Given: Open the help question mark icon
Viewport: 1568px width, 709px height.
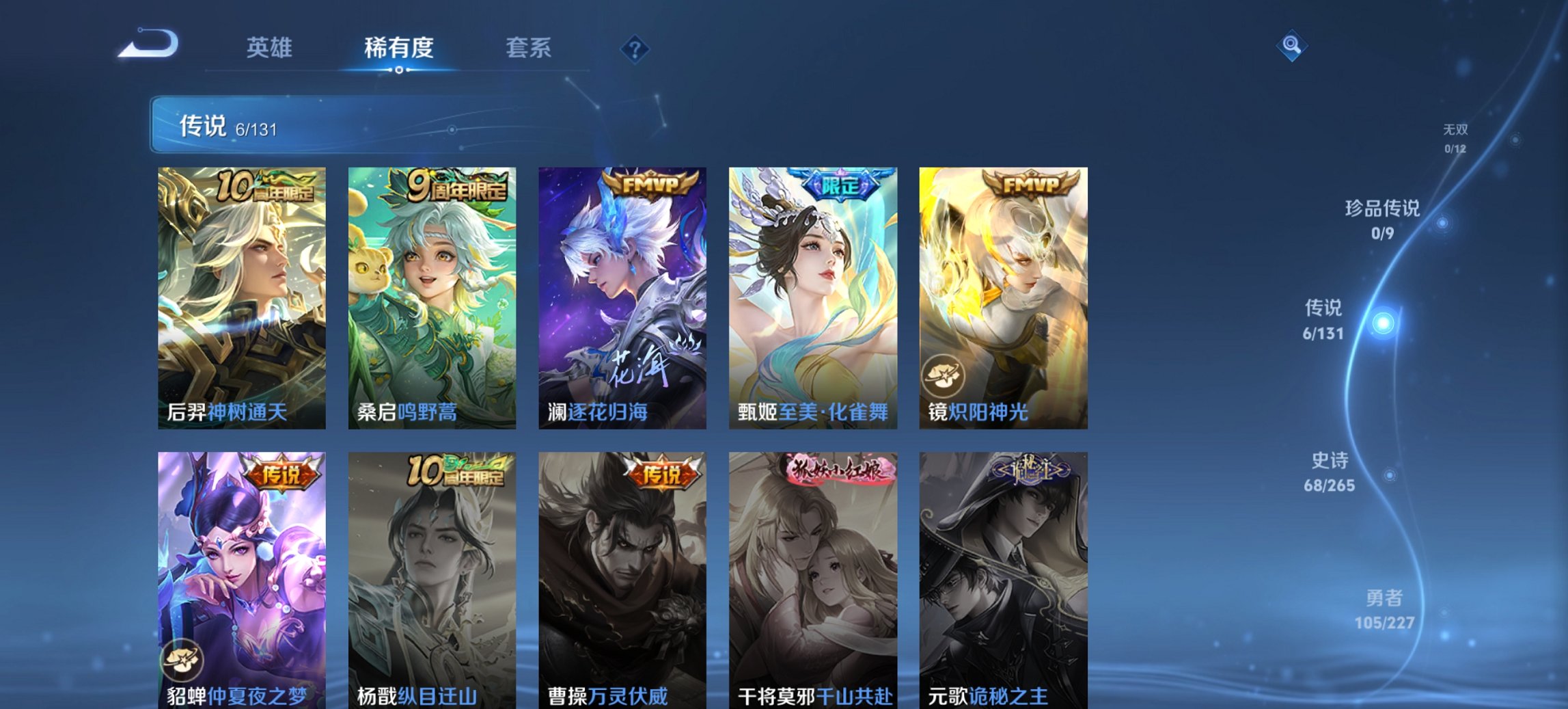Looking at the screenshot, I should 635,51.
